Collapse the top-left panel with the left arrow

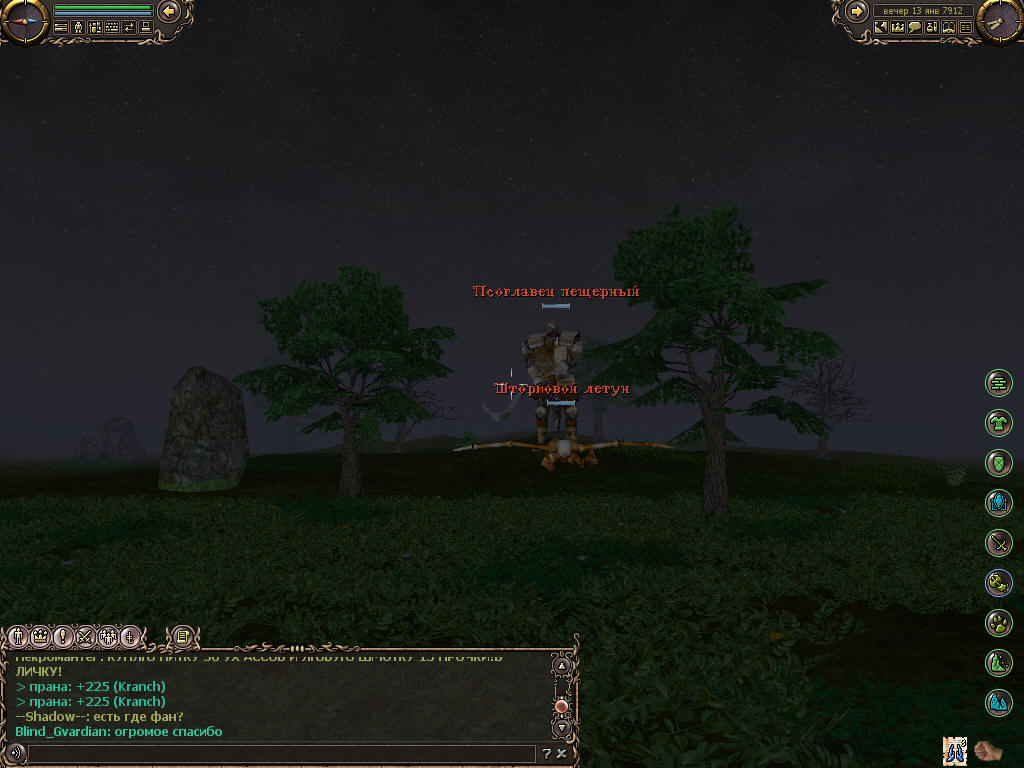169,12
